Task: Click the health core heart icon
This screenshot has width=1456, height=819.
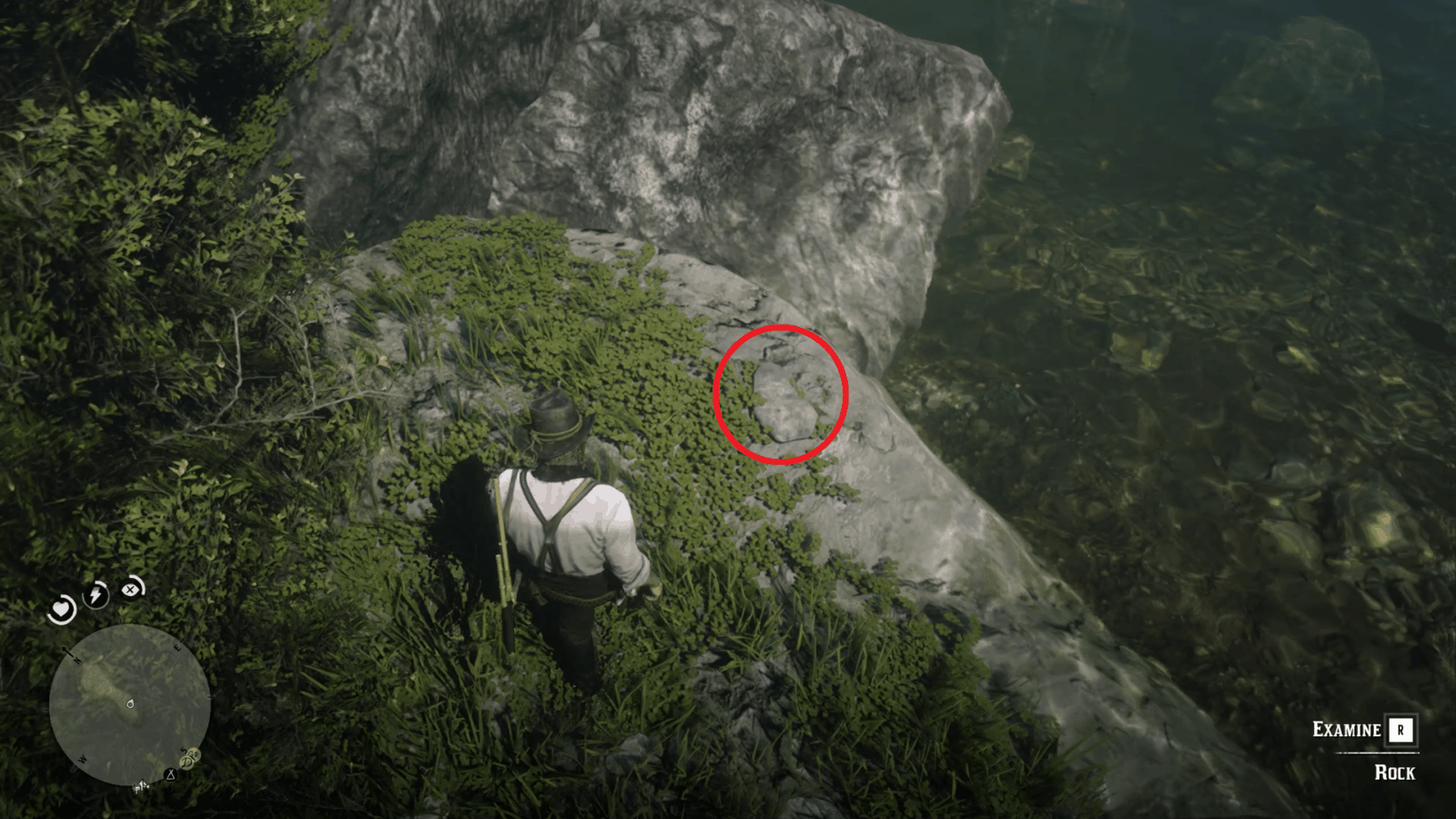Action: pyautogui.click(x=61, y=610)
